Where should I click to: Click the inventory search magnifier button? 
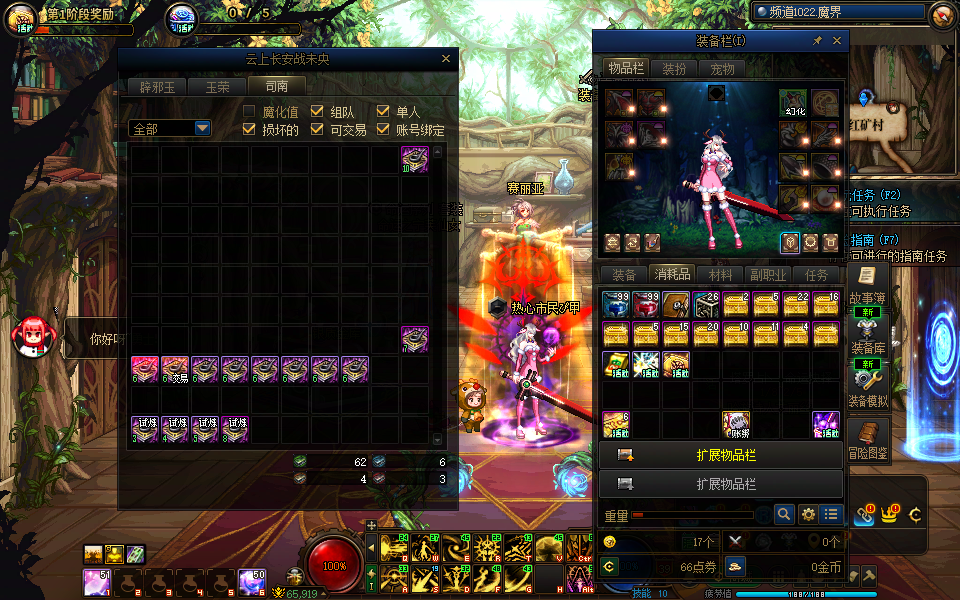[785, 514]
